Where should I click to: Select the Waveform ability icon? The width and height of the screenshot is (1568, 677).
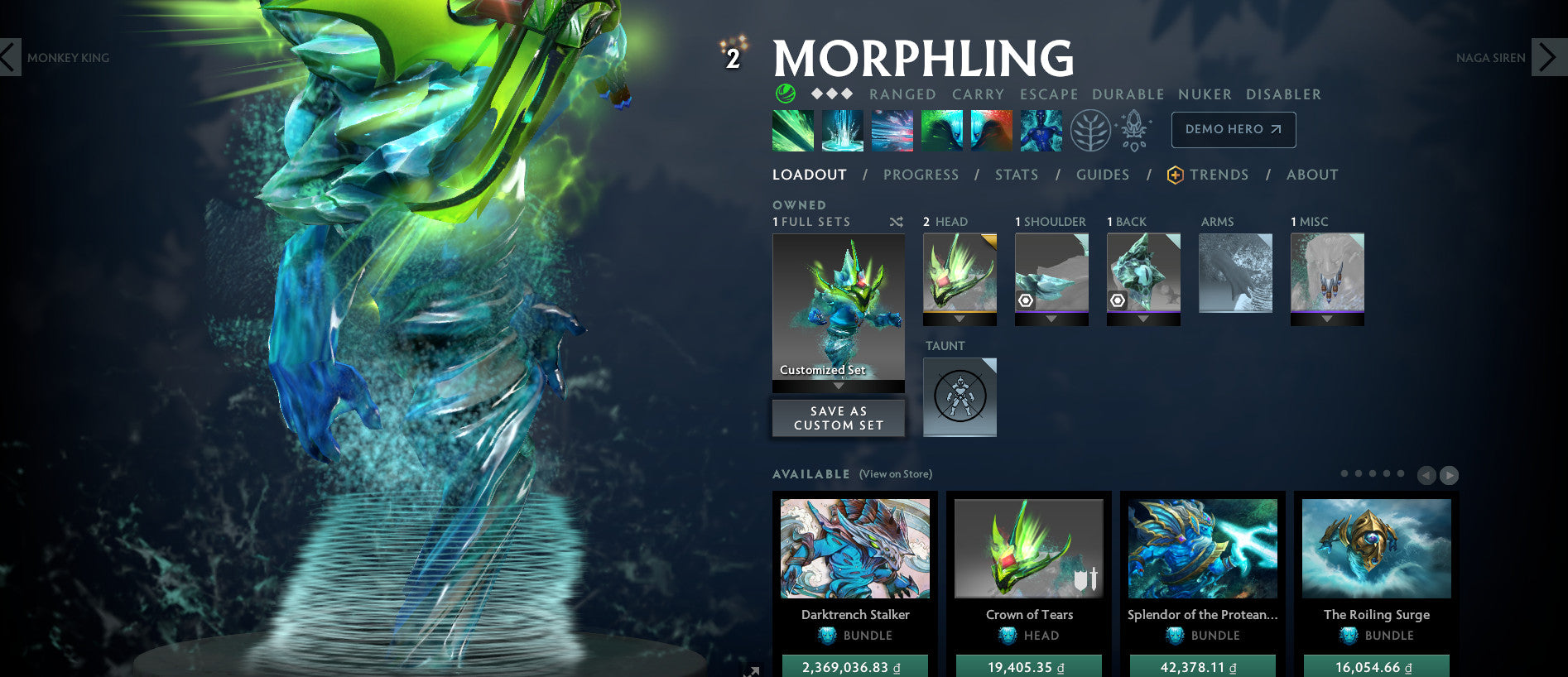pyautogui.click(x=792, y=130)
